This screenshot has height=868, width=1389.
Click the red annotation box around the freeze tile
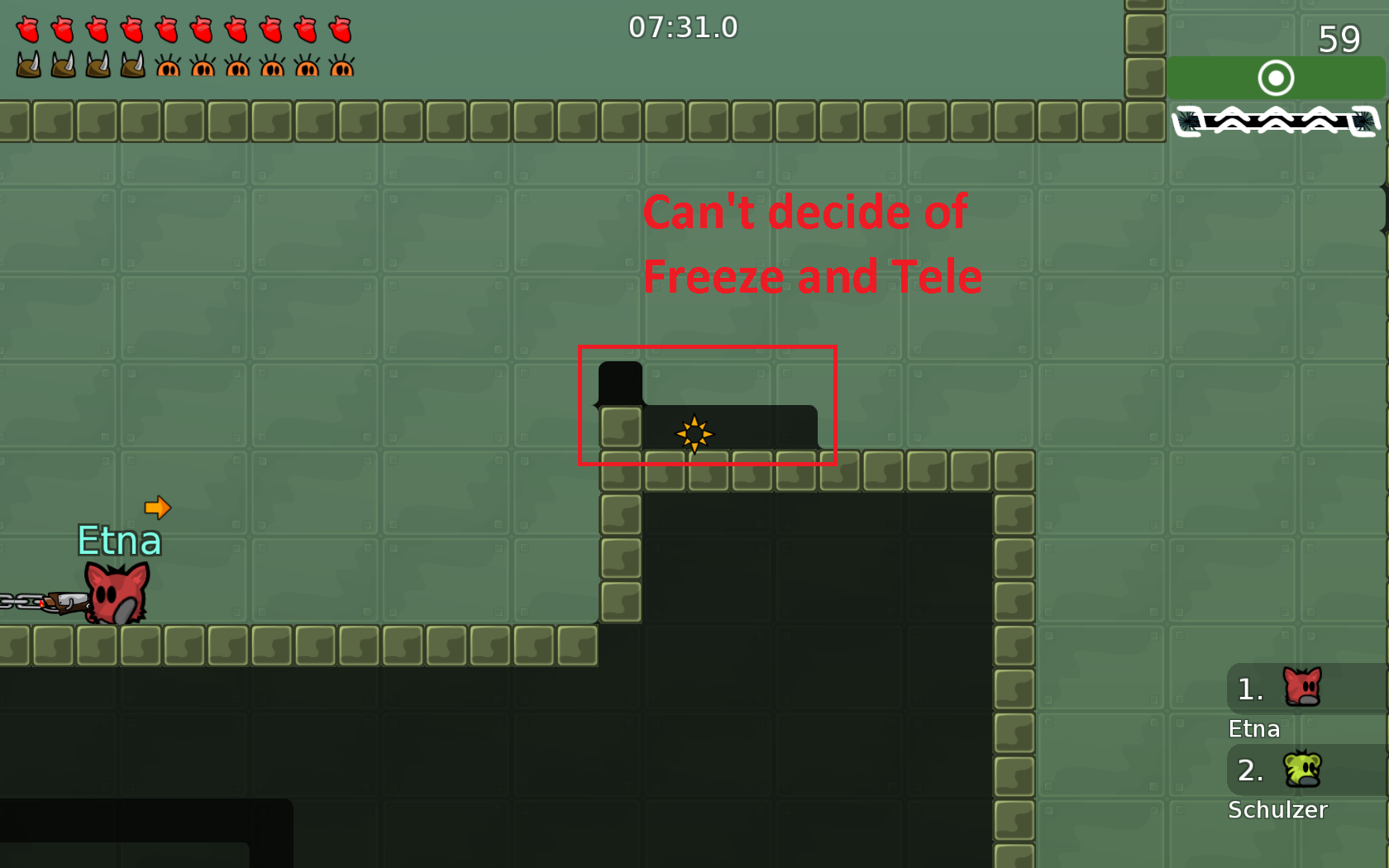(x=708, y=347)
